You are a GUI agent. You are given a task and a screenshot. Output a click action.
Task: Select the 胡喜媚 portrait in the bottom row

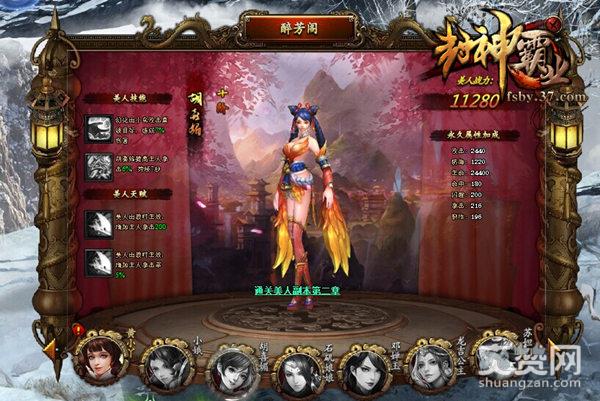(x=231, y=369)
